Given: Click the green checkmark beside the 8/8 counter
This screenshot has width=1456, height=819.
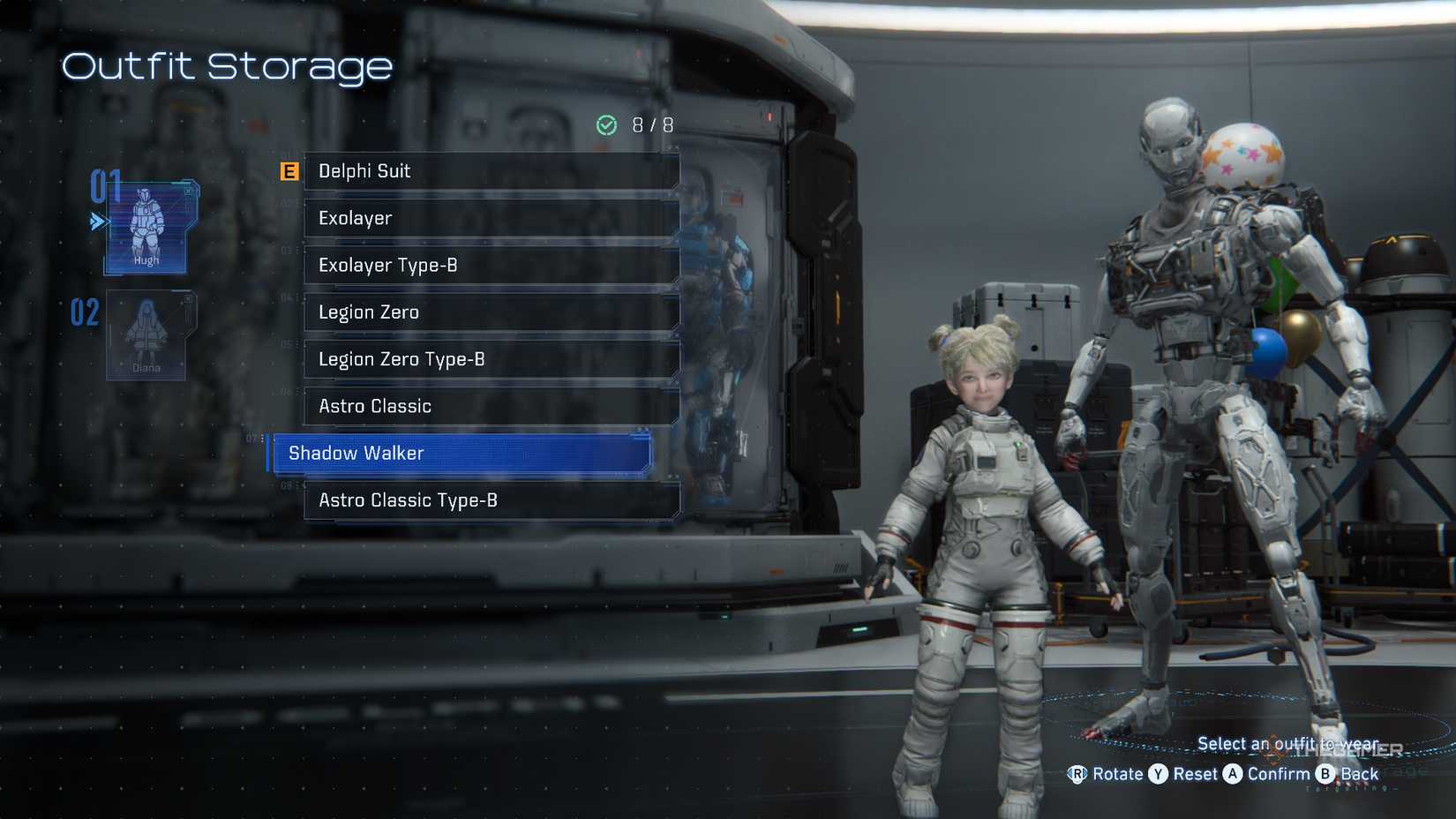Looking at the screenshot, I should click(x=605, y=124).
